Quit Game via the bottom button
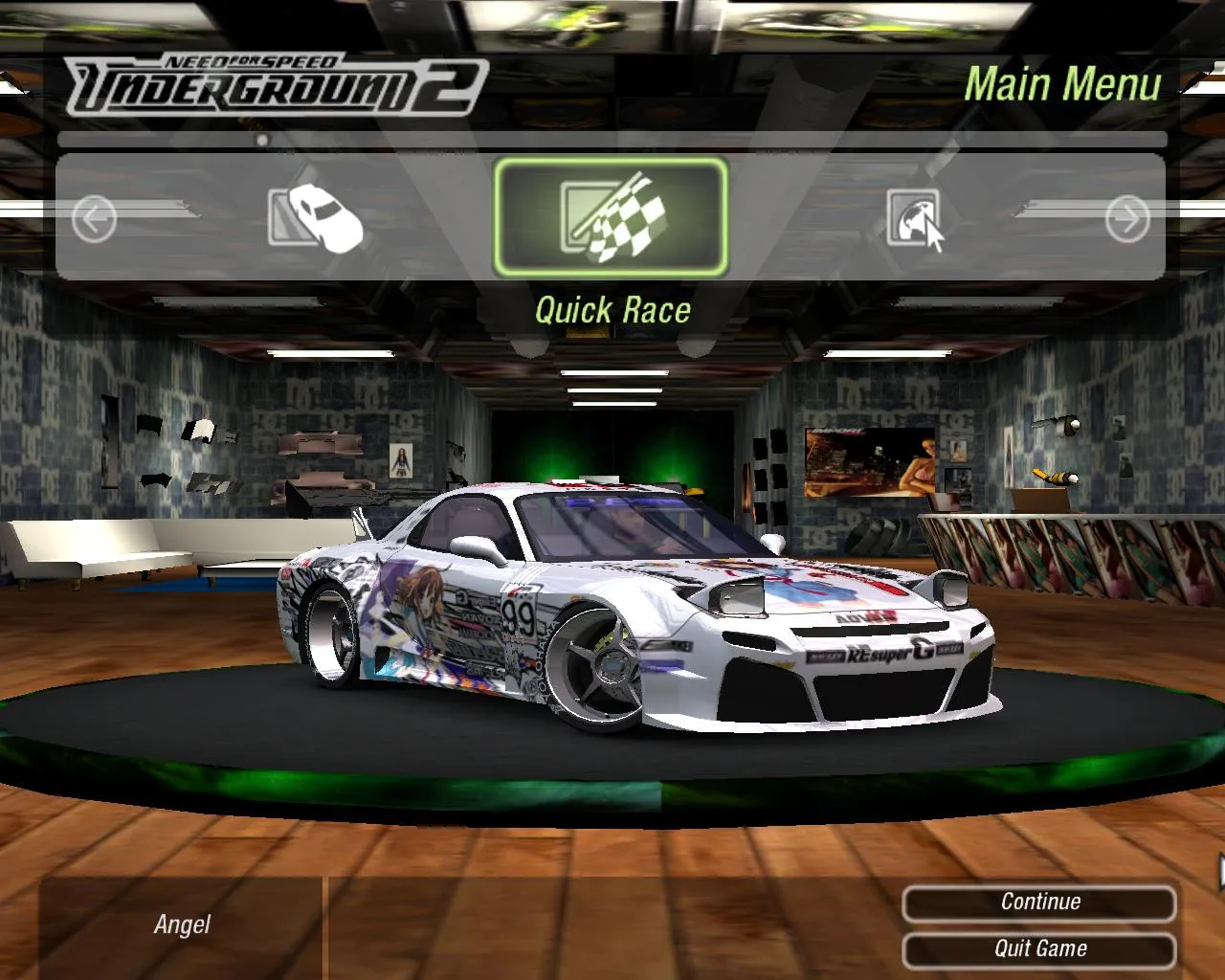1225x980 pixels. [1039, 949]
